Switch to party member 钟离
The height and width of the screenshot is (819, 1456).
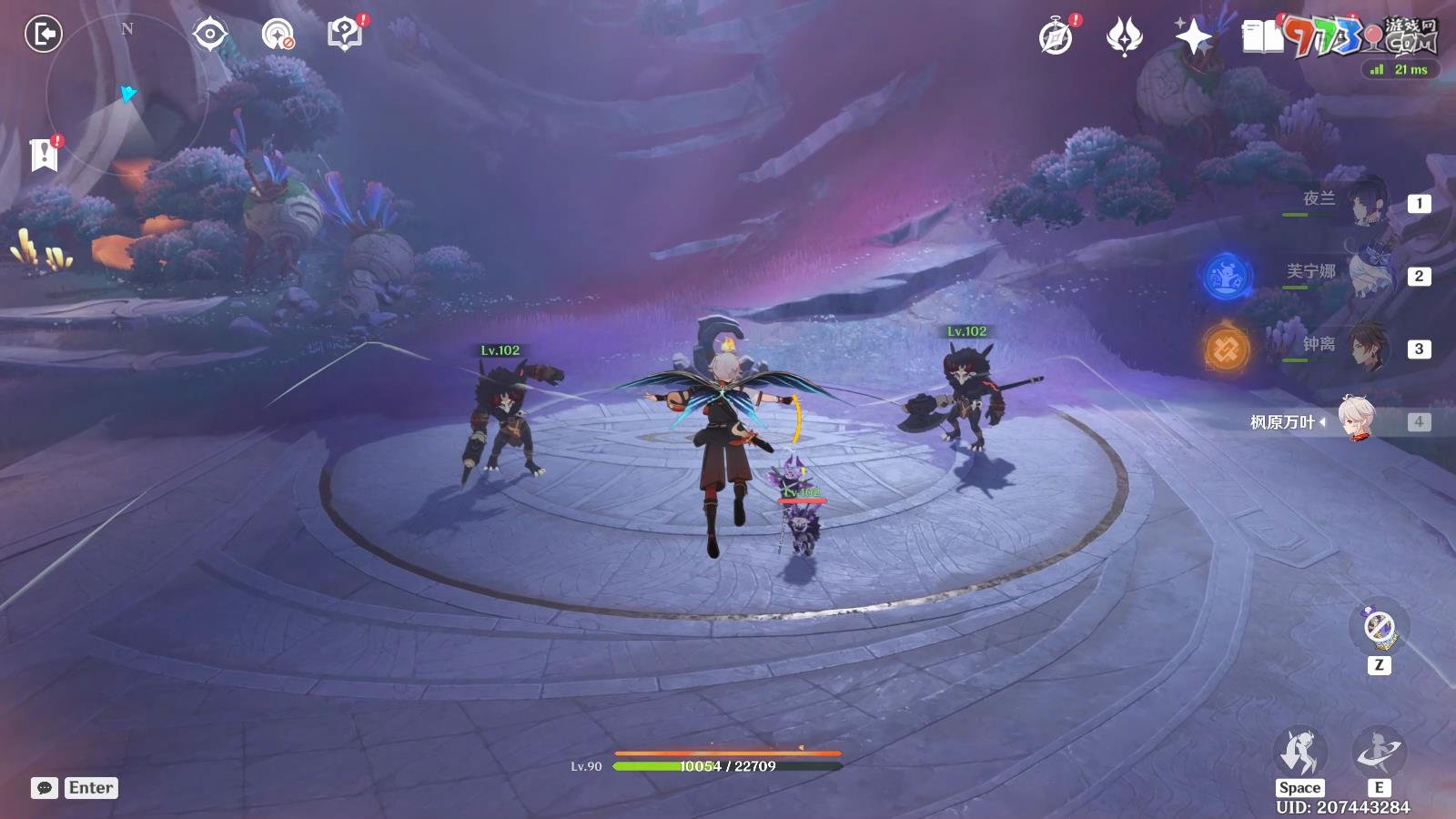(1365, 347)
